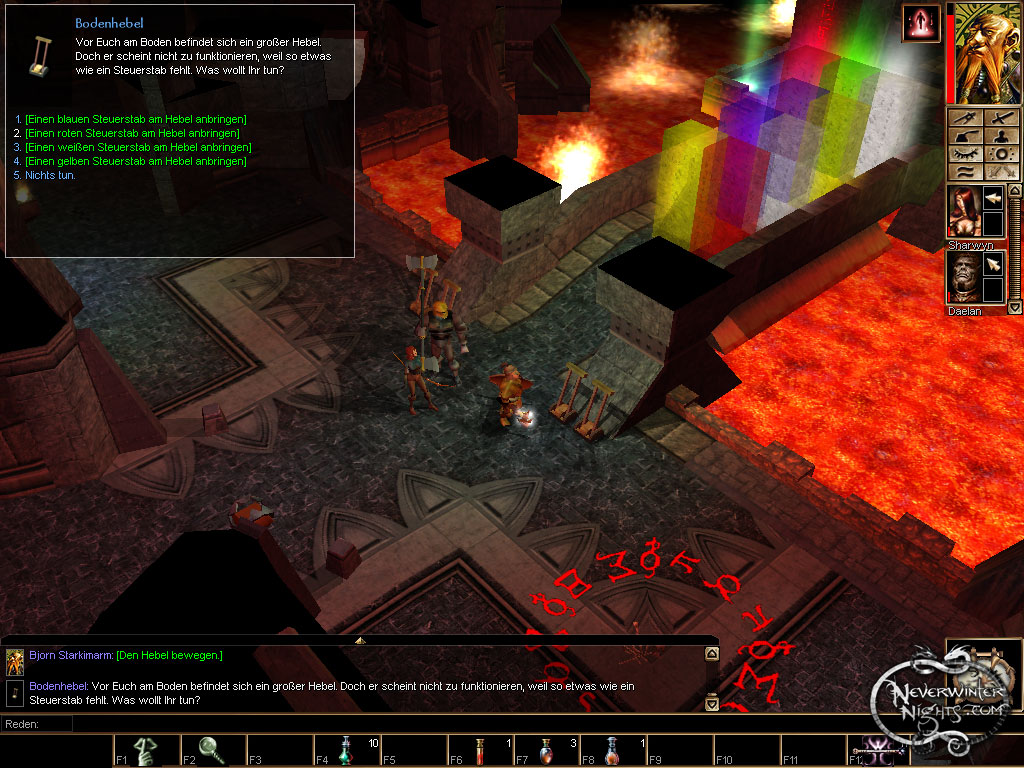
Task: Open the compass map panel button
Action: click(966, 119)
